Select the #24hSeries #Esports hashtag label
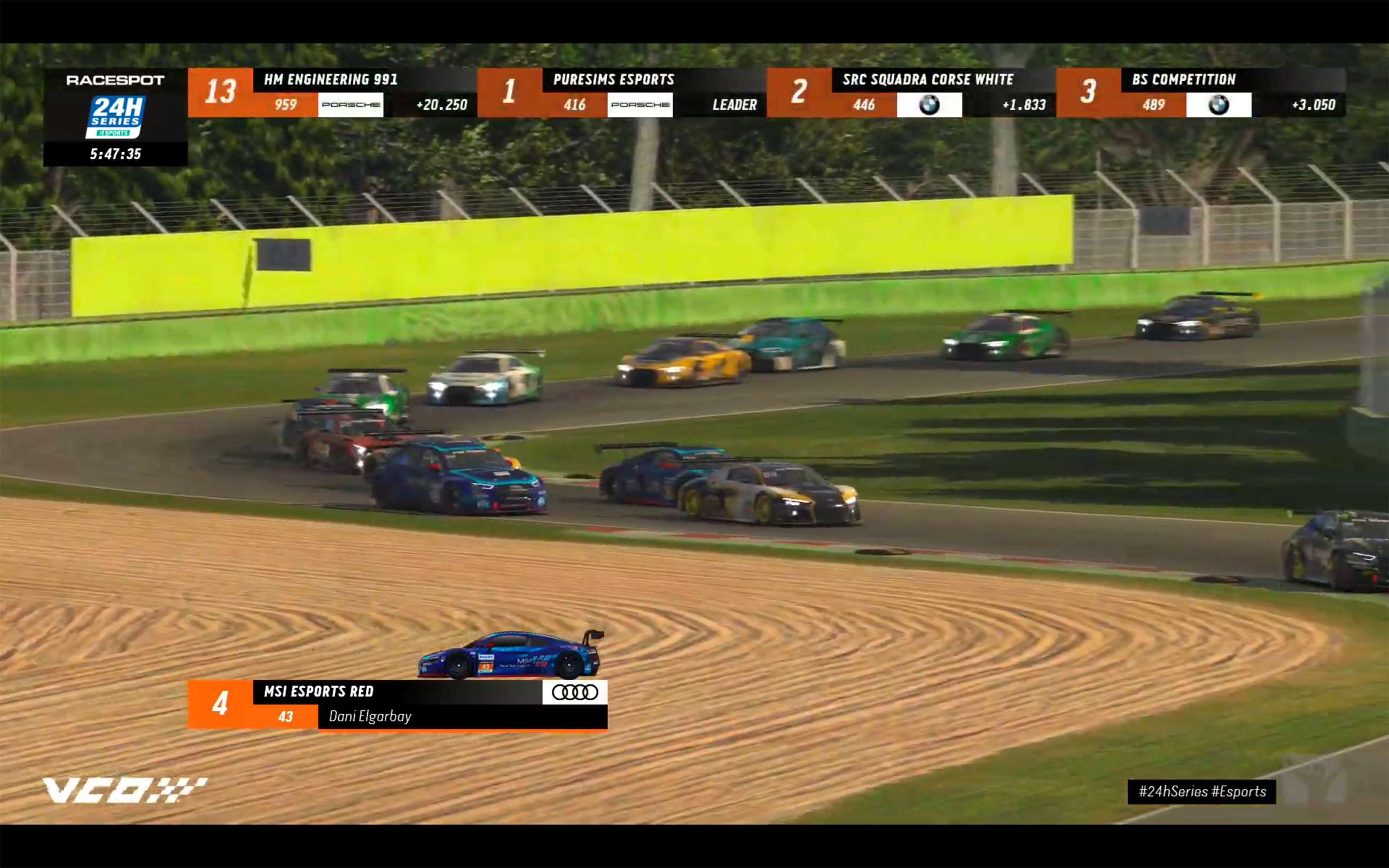 [1201, 792]
